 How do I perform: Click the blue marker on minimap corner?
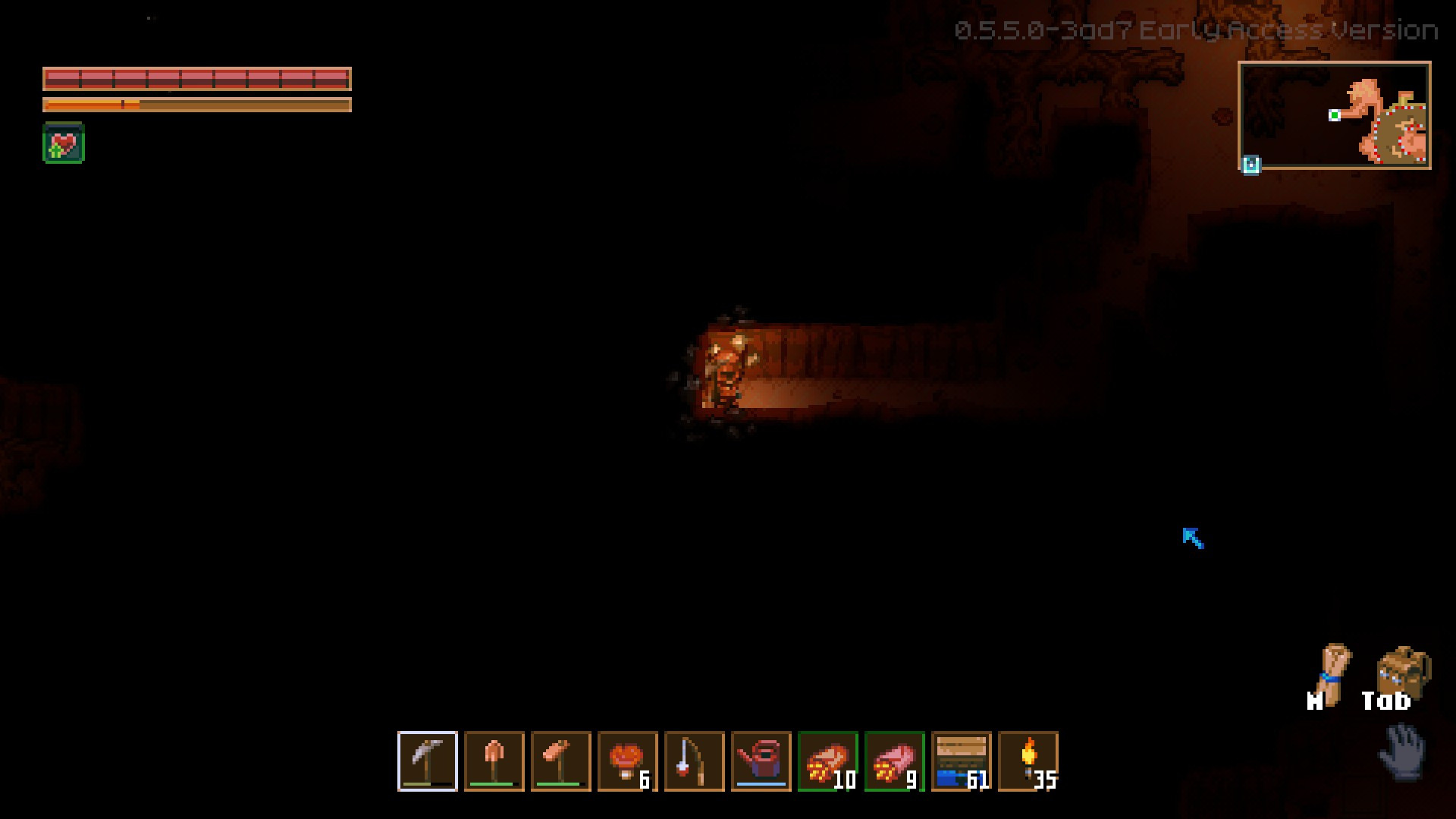point(1251,165)
